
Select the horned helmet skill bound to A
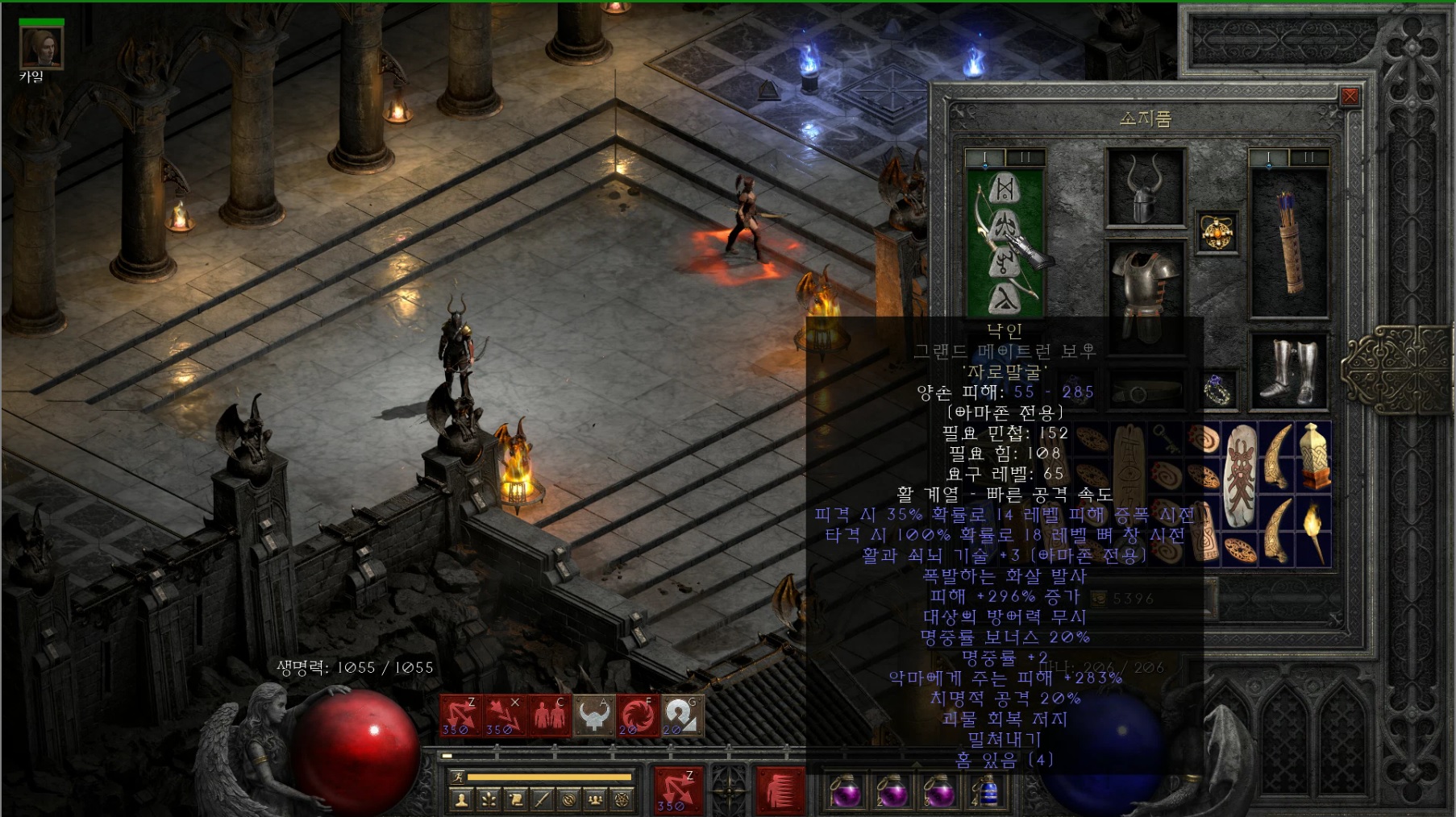point(593,715)
